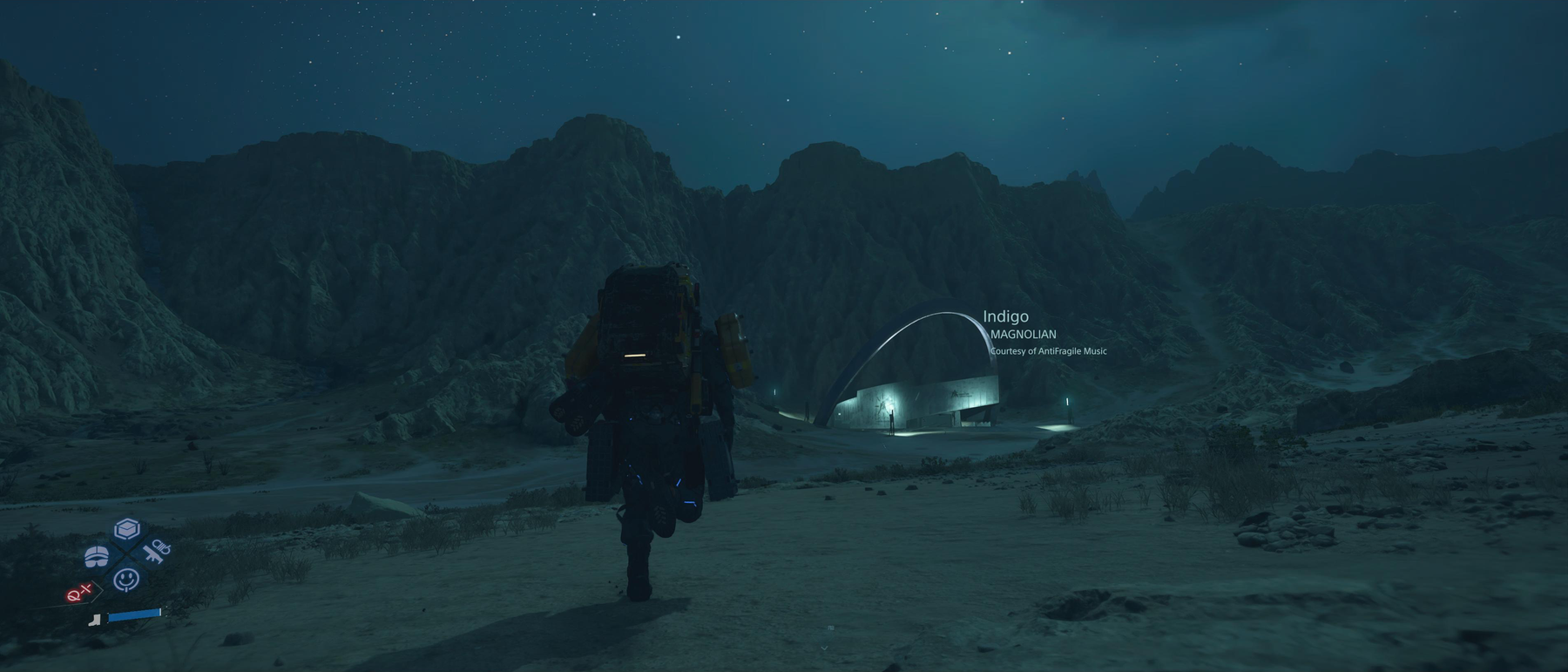Screen dimensions: 1568x672
Task: Open the equipment quadrant of the radial menu
Action: (98, 555)
